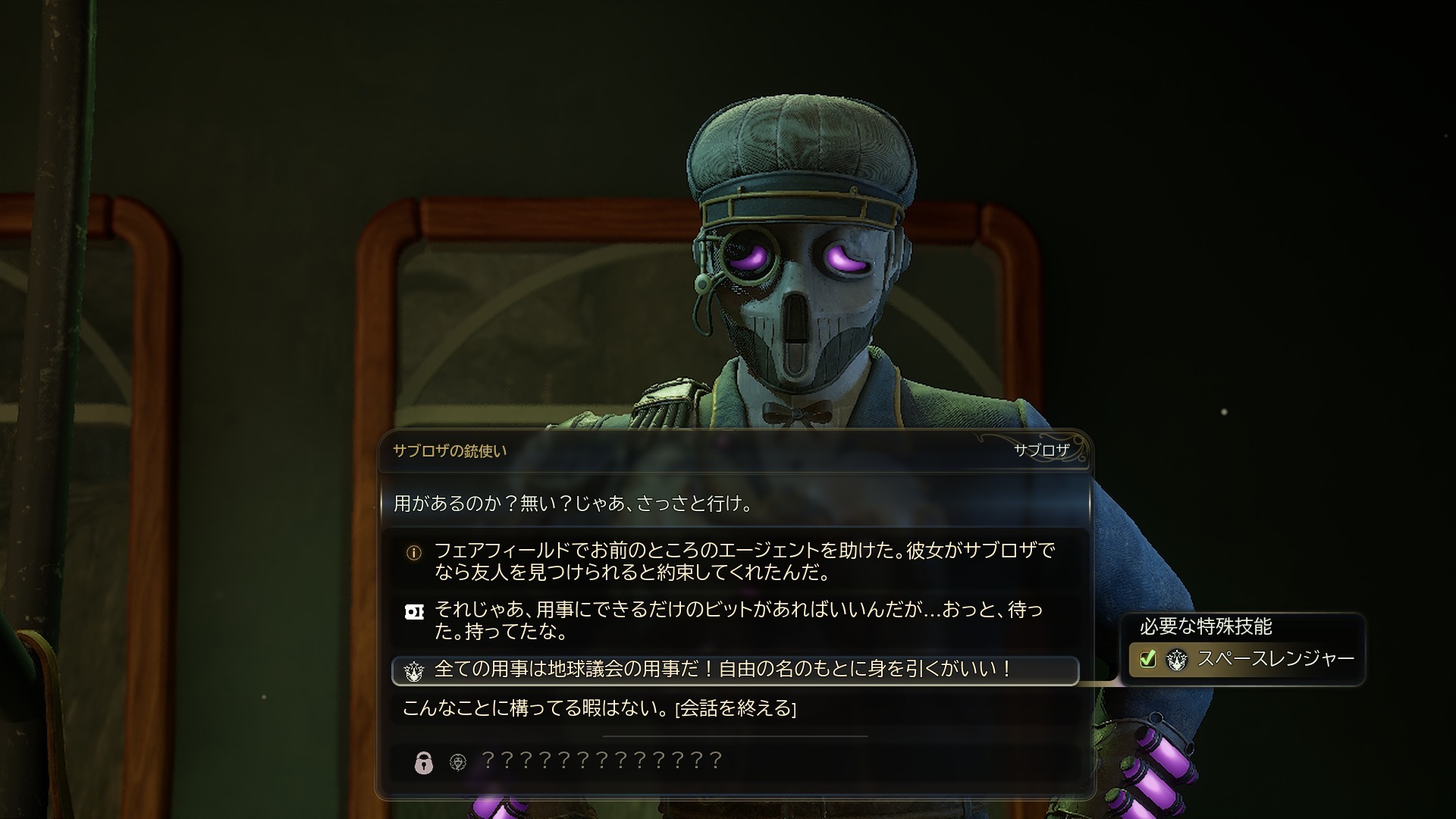Click the rocket emblem on the highlighted dialogue option

point(413,670)
